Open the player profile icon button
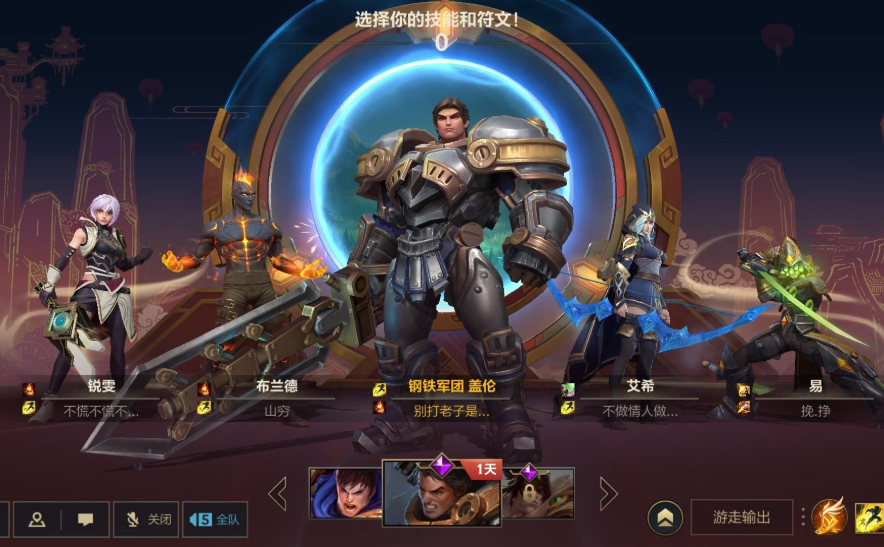Viewport: 884px width, 547px height. 37,520
